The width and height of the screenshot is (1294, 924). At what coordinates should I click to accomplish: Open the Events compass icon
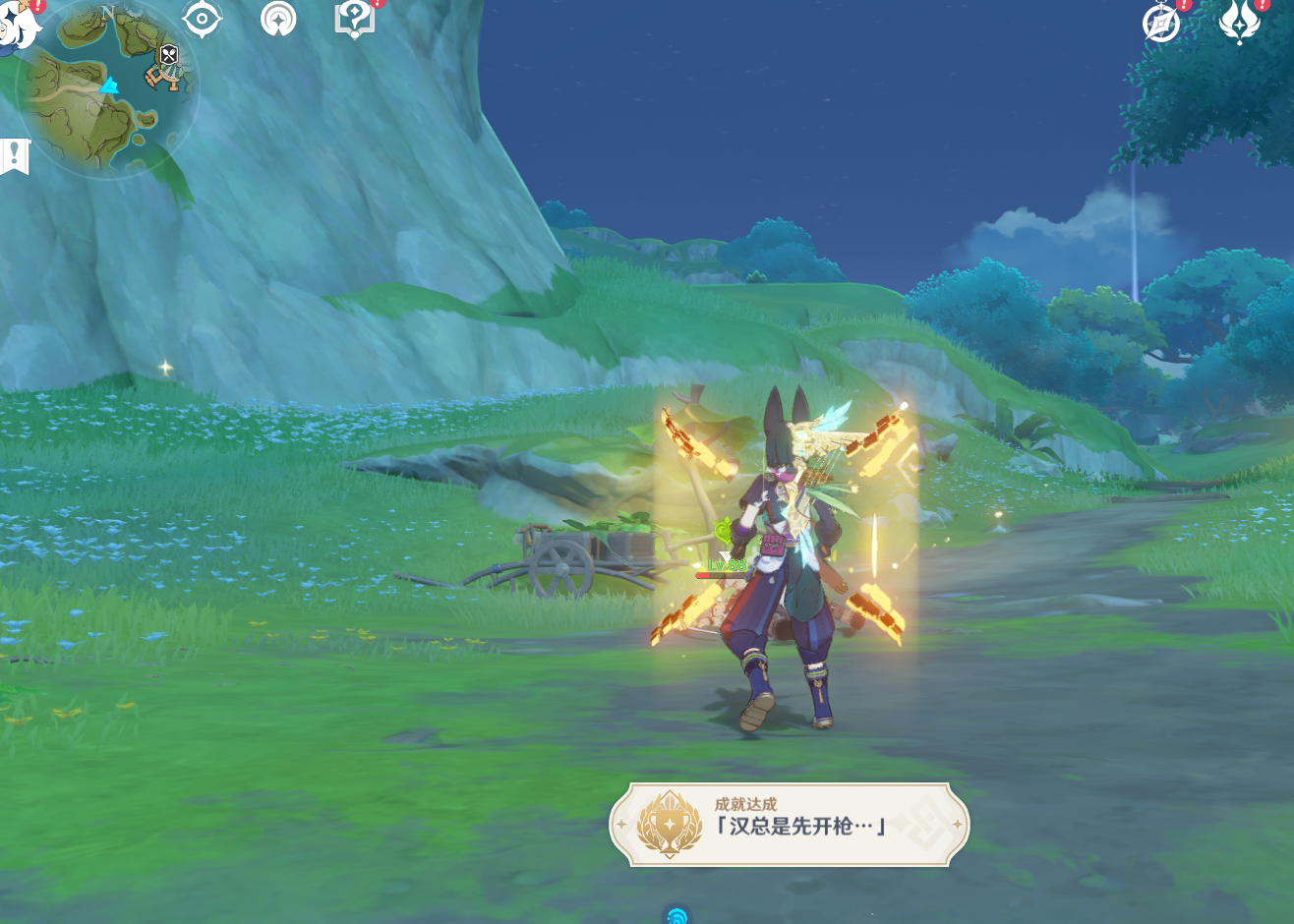[1161, 23]
